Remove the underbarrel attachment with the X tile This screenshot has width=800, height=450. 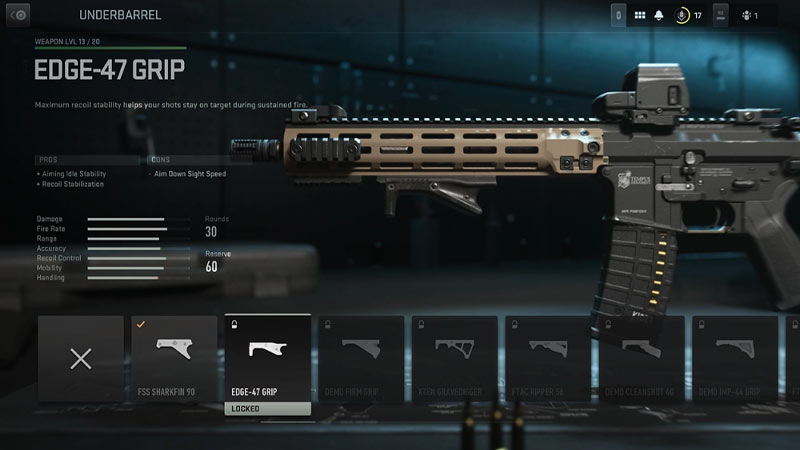[81, 358]
